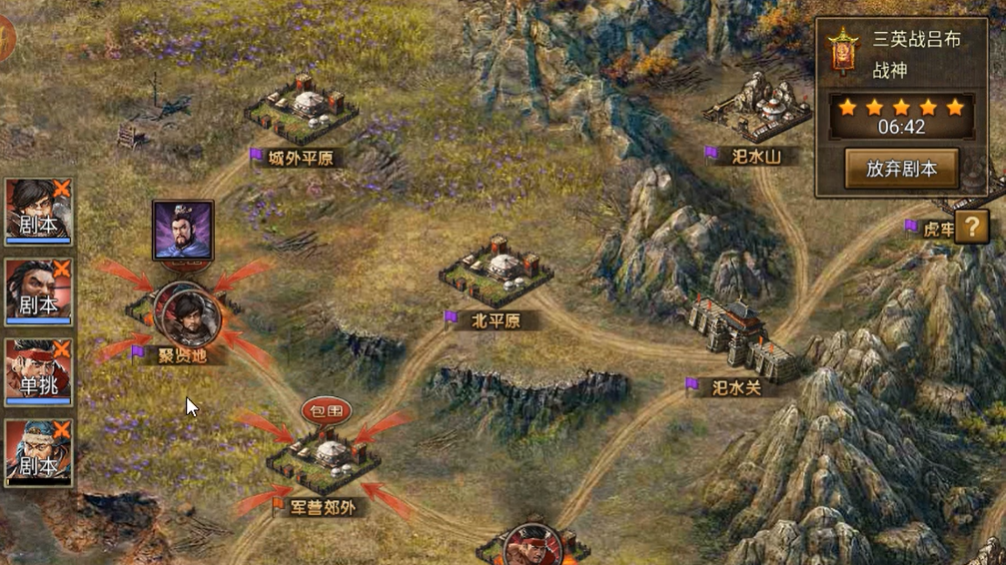Pick the 汜水山 mountain camp

click(758, 110)
